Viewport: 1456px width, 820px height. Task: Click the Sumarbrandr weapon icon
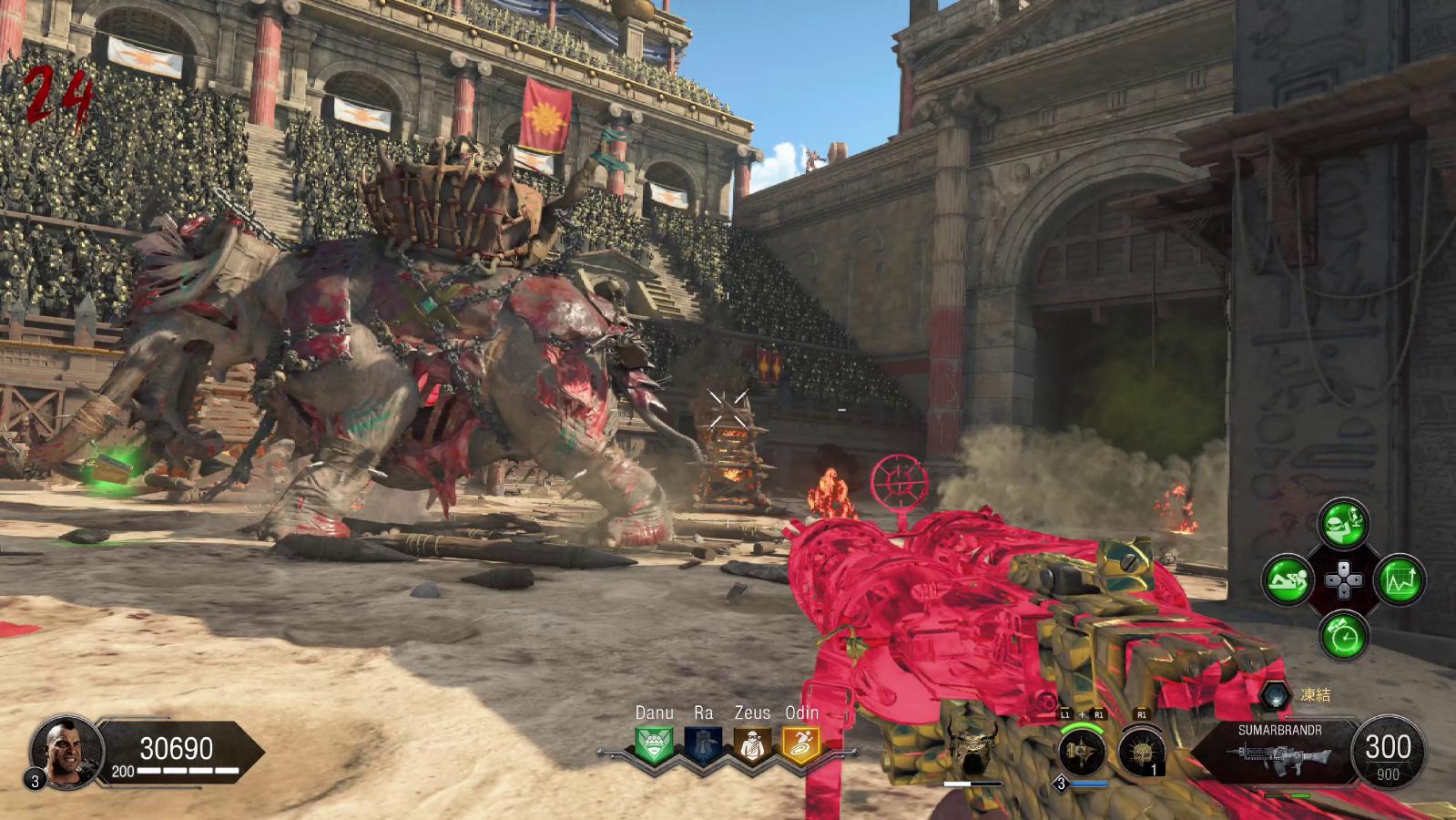[1278, 754]
